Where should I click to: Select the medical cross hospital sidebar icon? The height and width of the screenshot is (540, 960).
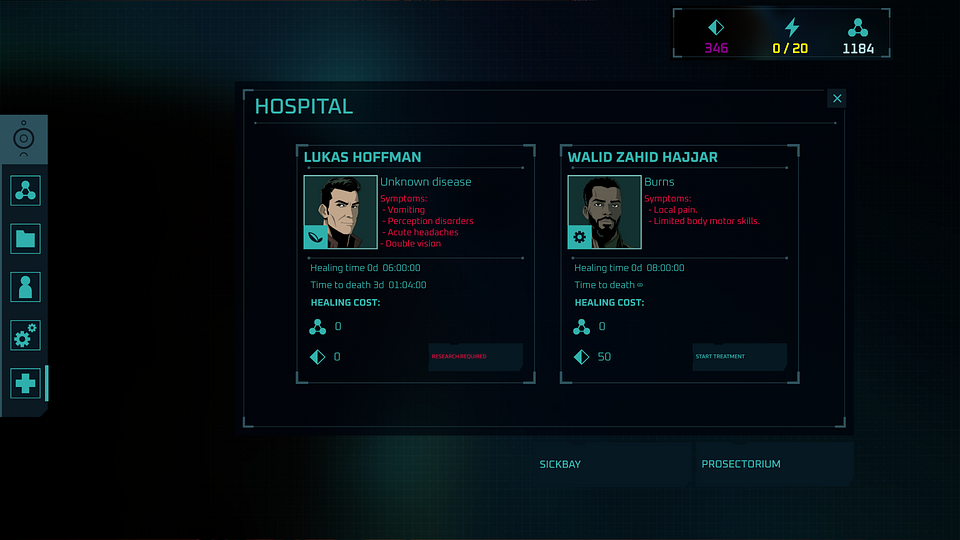(25, 383)
